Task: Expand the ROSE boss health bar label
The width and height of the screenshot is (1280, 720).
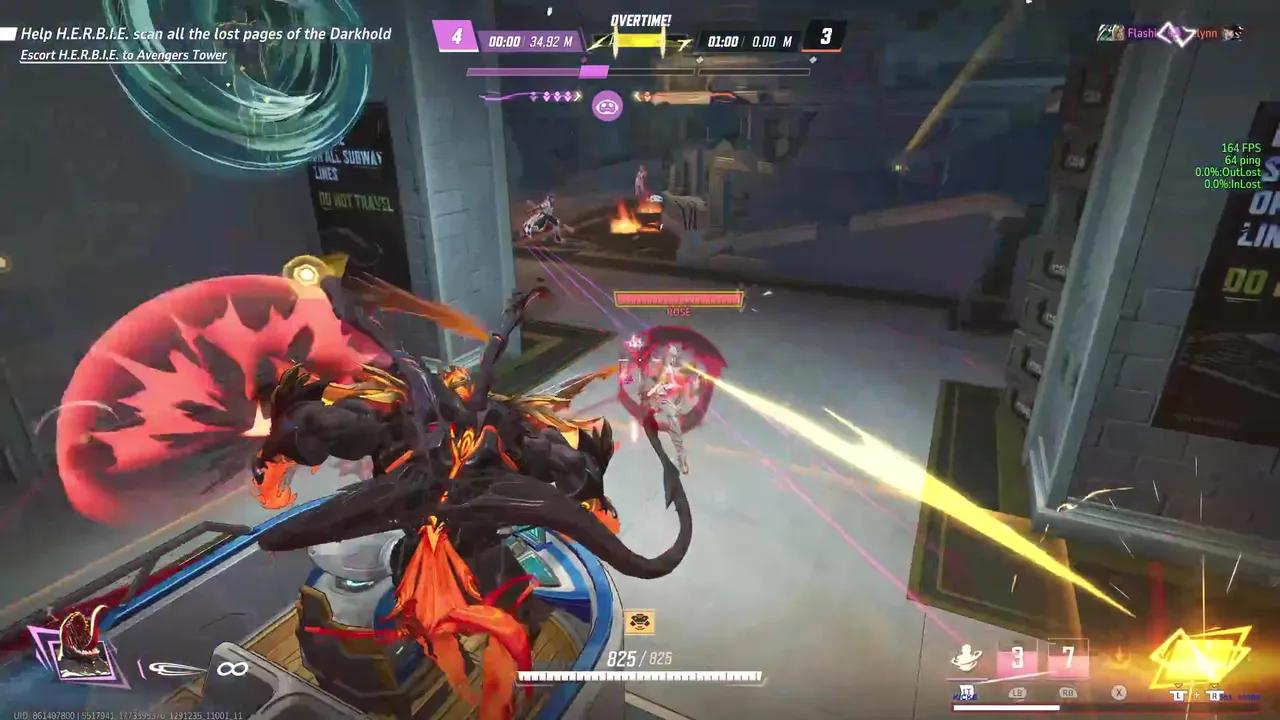Action: click(677, 312)
